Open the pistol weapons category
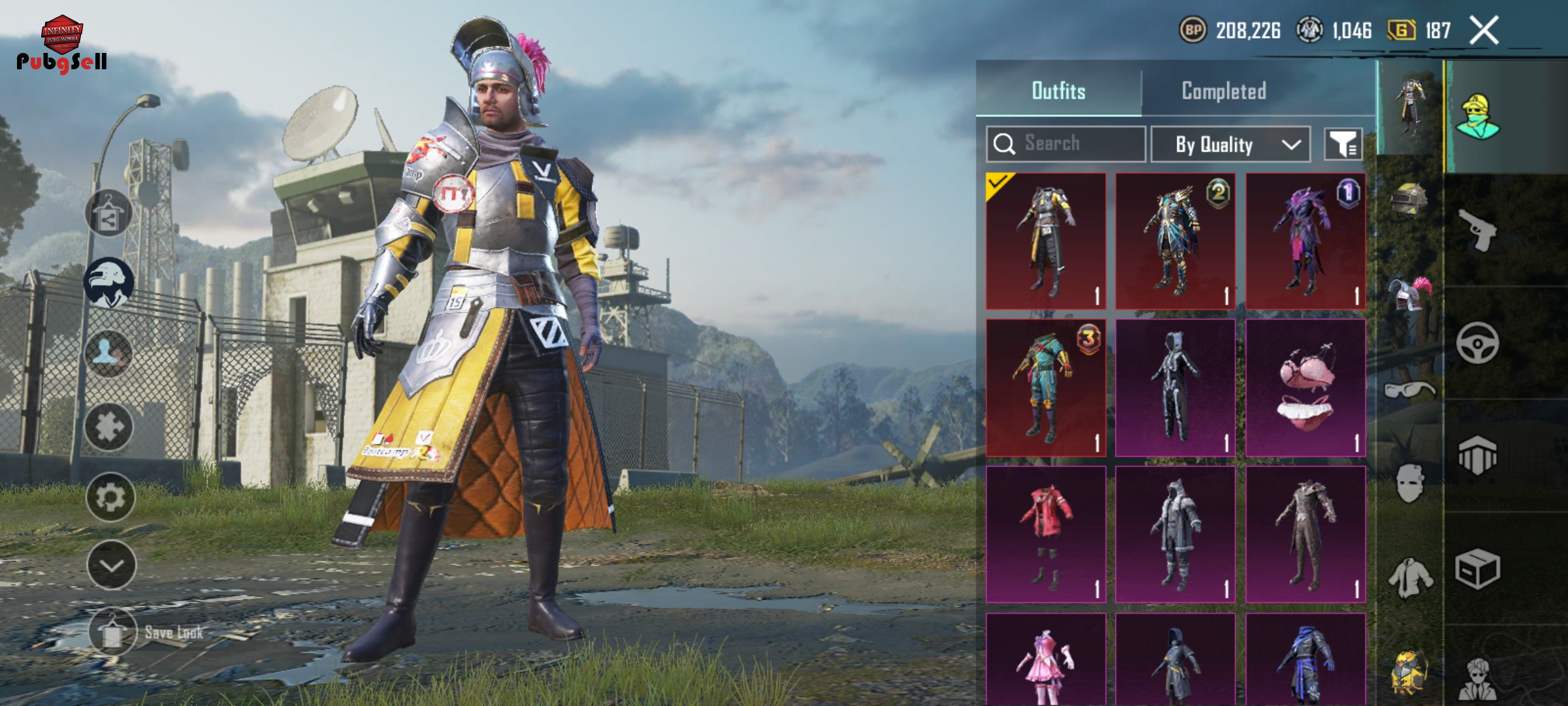Image resolution: width=1568 pixels, height=706 pixels. point(1478,229)
